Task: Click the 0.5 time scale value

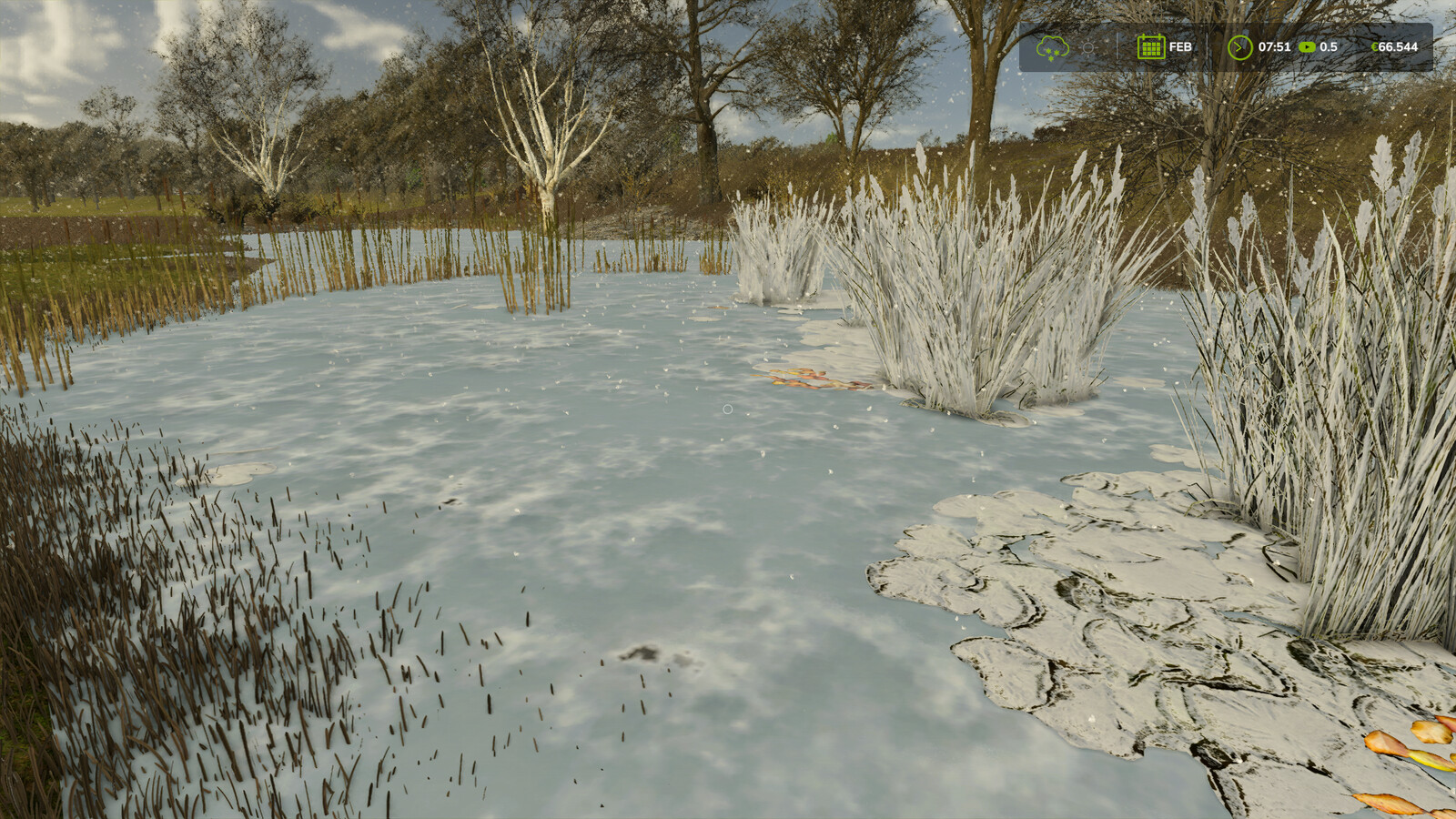Action: click(1329, 46)
